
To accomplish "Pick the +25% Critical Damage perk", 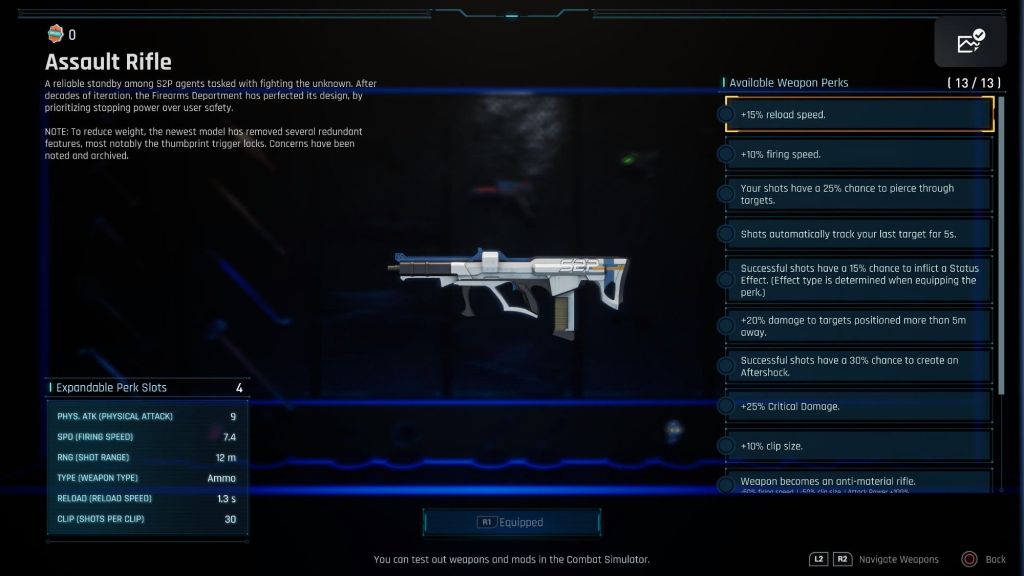I will [x=857, y=407].
